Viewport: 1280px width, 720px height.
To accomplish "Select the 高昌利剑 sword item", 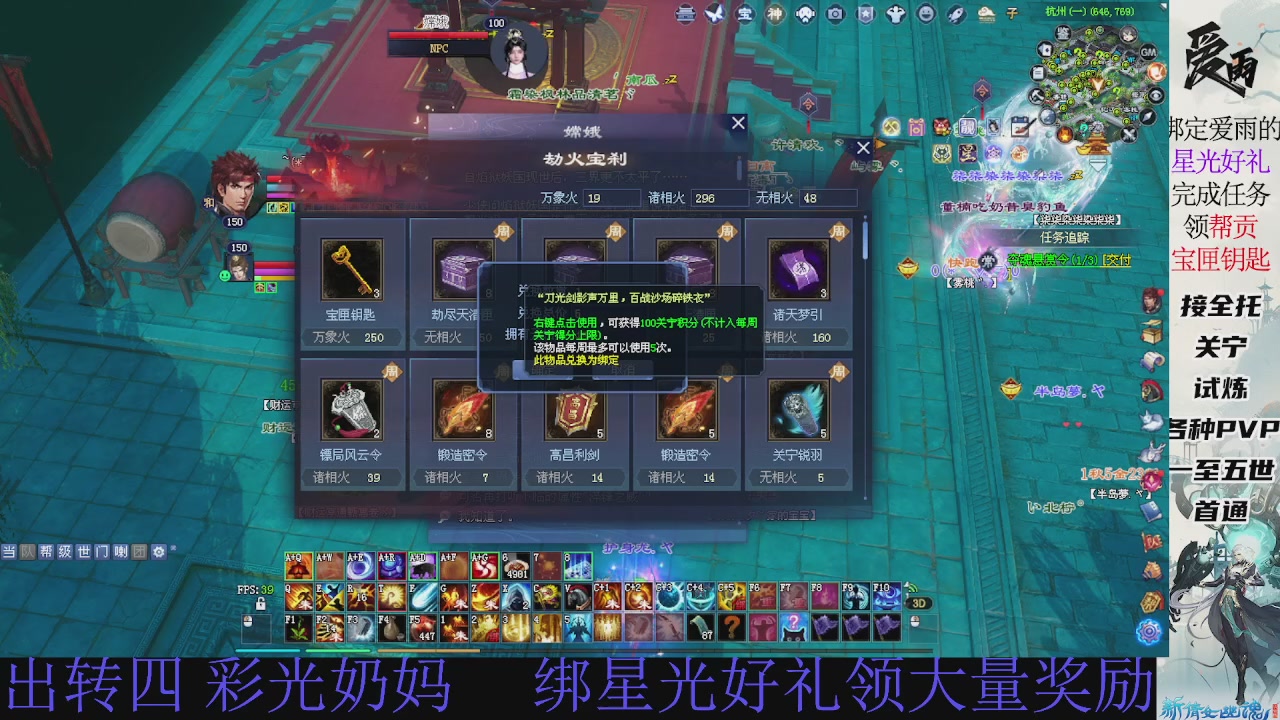I will tap(574, 412).
